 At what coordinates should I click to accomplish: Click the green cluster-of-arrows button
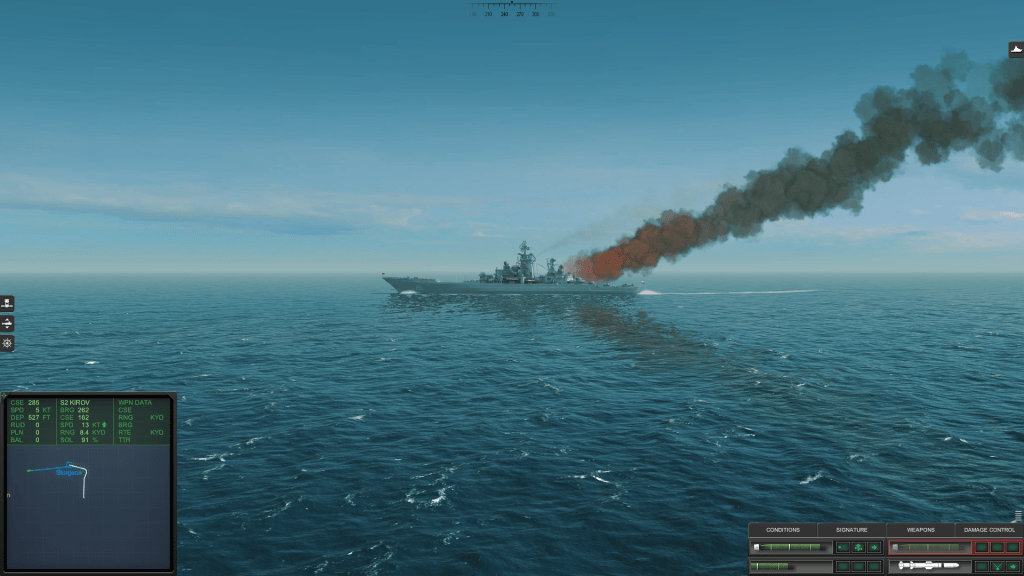tap(858, 547)
